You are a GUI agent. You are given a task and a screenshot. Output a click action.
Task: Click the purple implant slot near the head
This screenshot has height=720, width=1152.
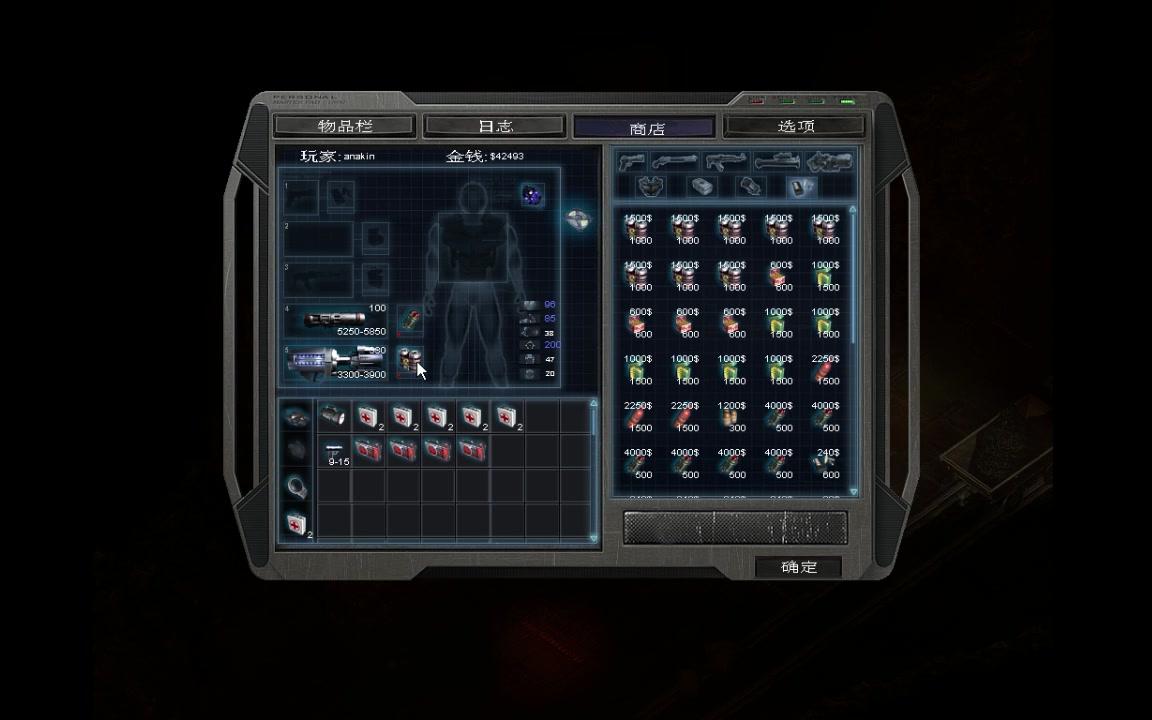pyautogui.click(x=533, y=196)
